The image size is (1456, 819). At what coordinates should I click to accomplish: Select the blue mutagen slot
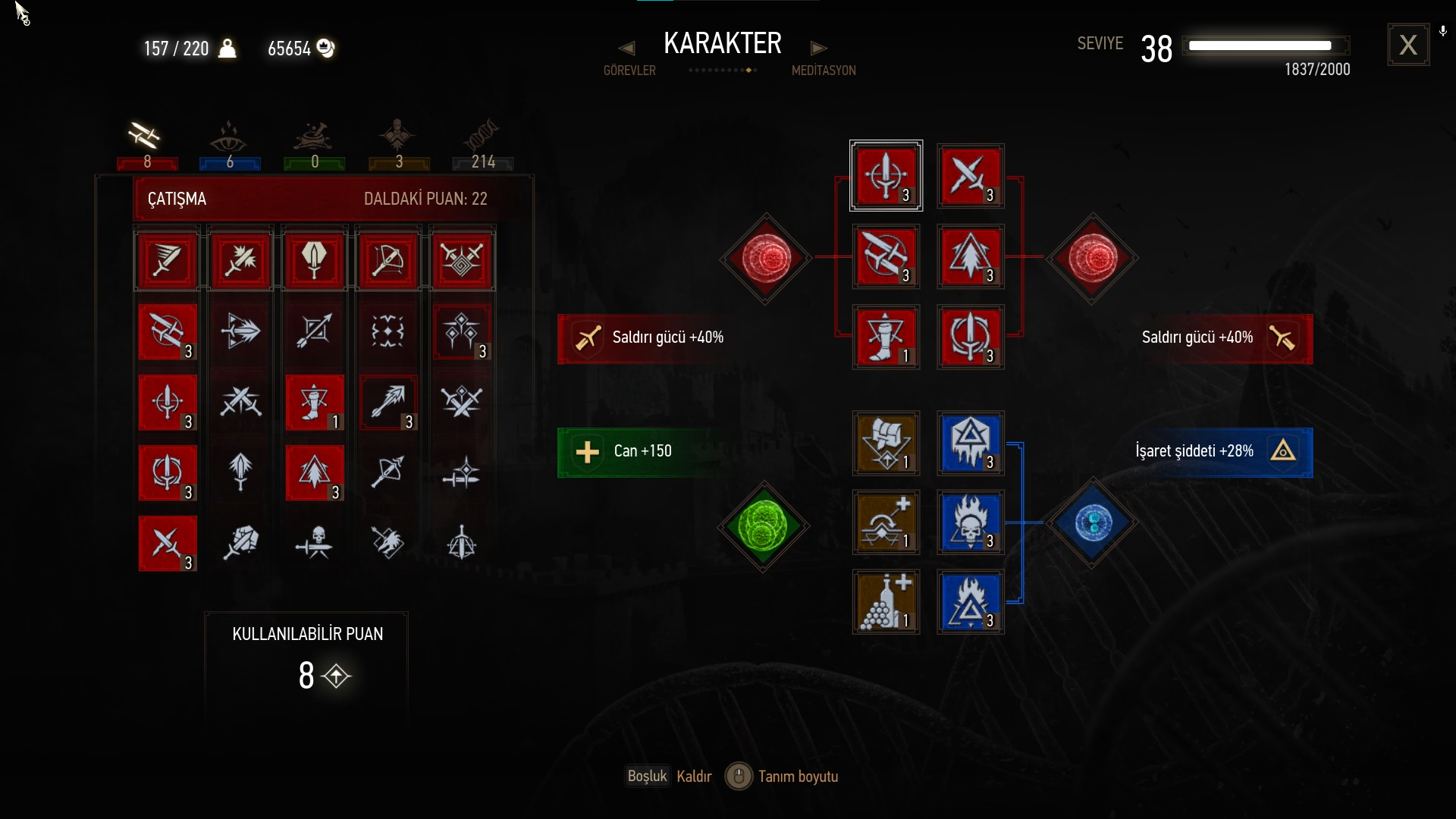[1092, 522]
